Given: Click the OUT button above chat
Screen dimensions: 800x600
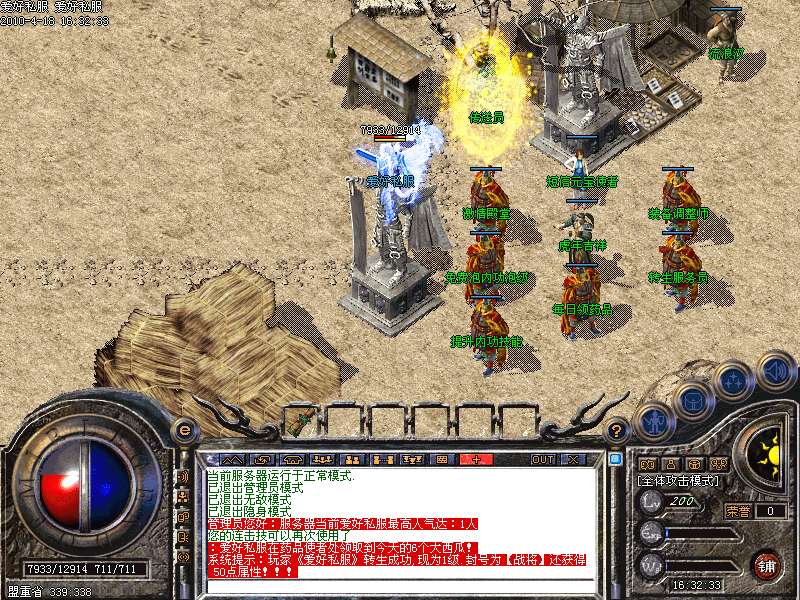Looking at the screenshot, I should click(542, 459).
